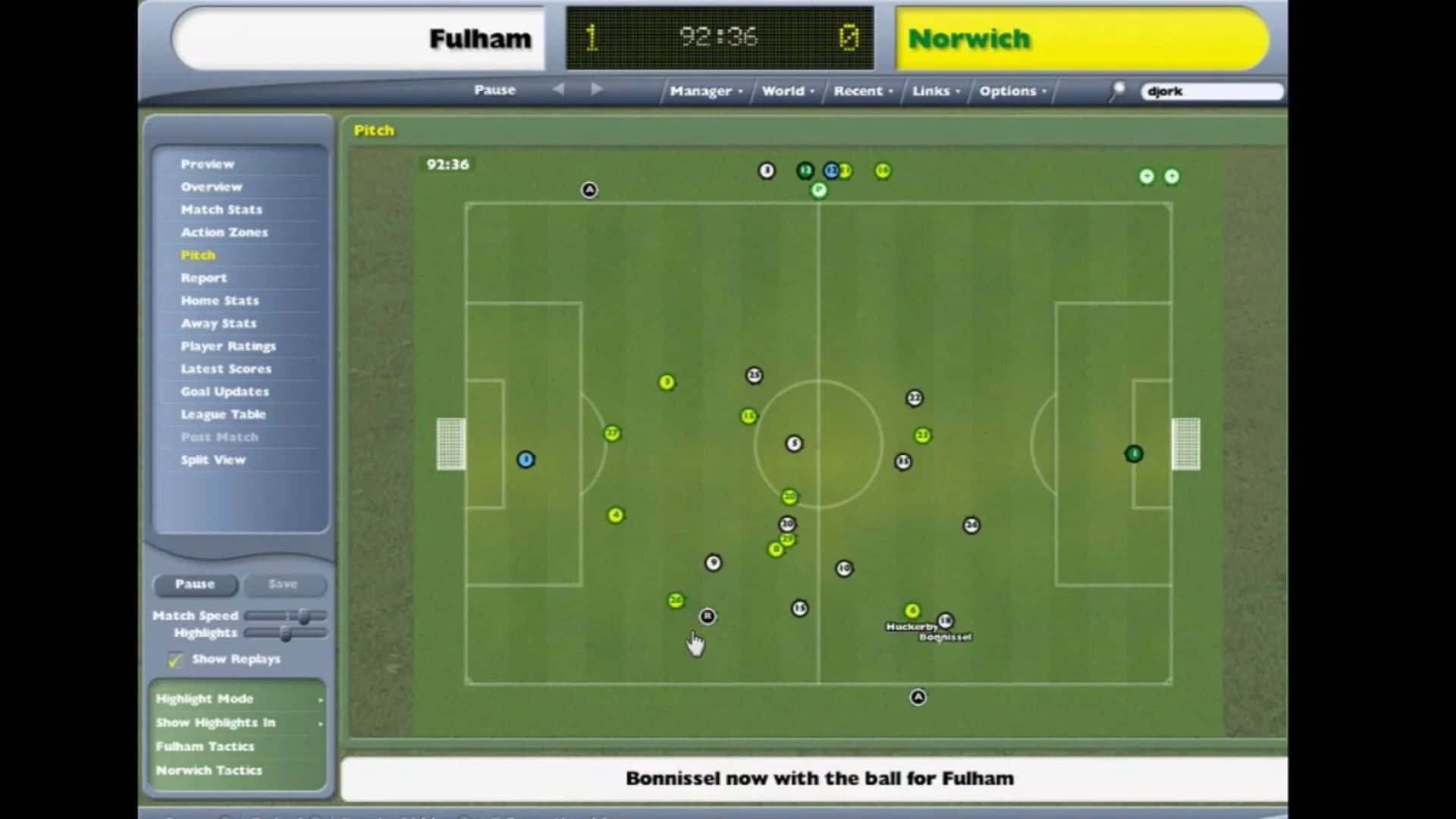The width and height of the screenshot is (1456, 819).
Task: Open the Show Highlights In submenu
Action: click(x=216, y=723)
